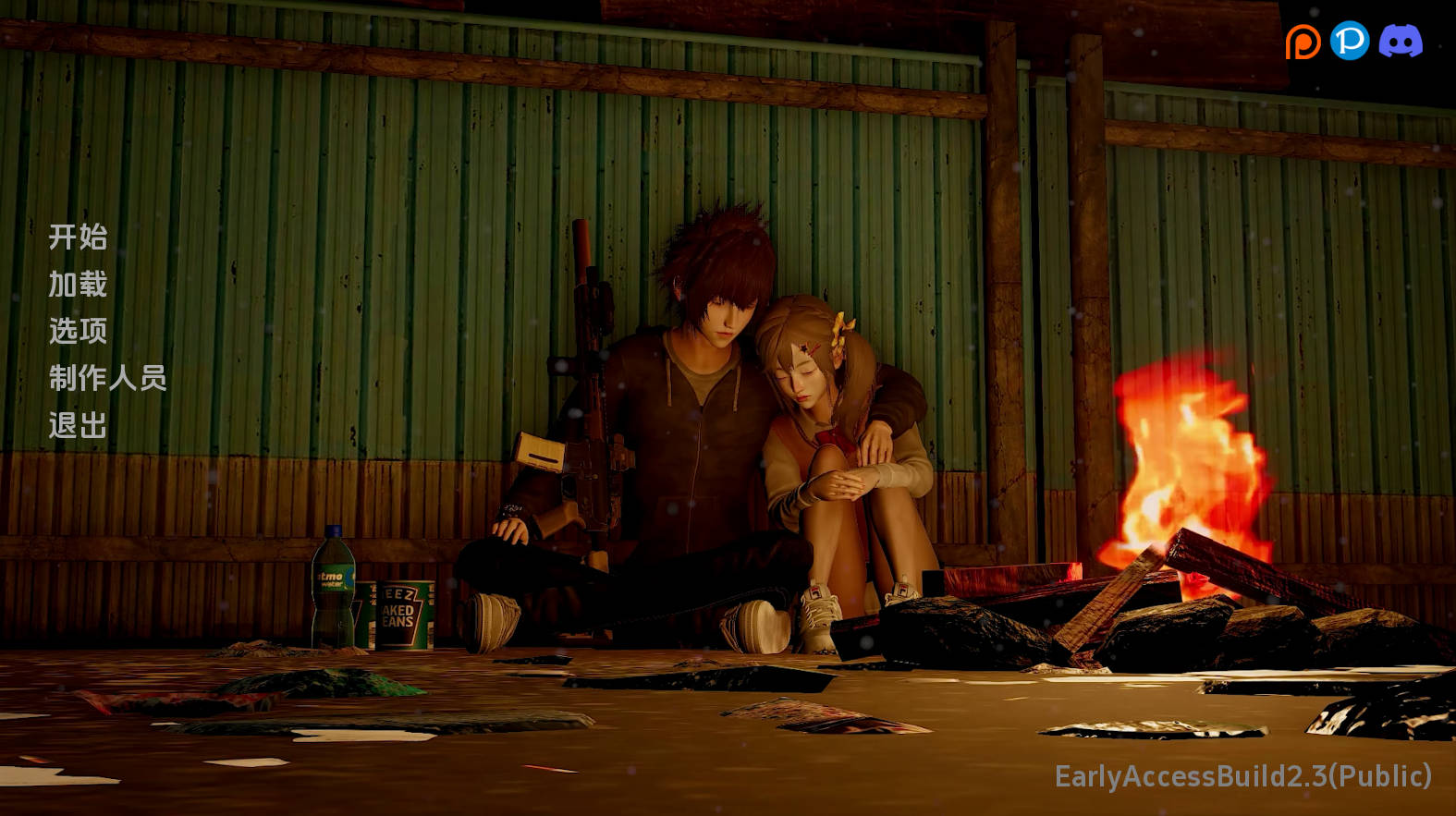Open the 加载 load menu
The height and width of the screenshot is (816, 1456).
click(78, 285)
